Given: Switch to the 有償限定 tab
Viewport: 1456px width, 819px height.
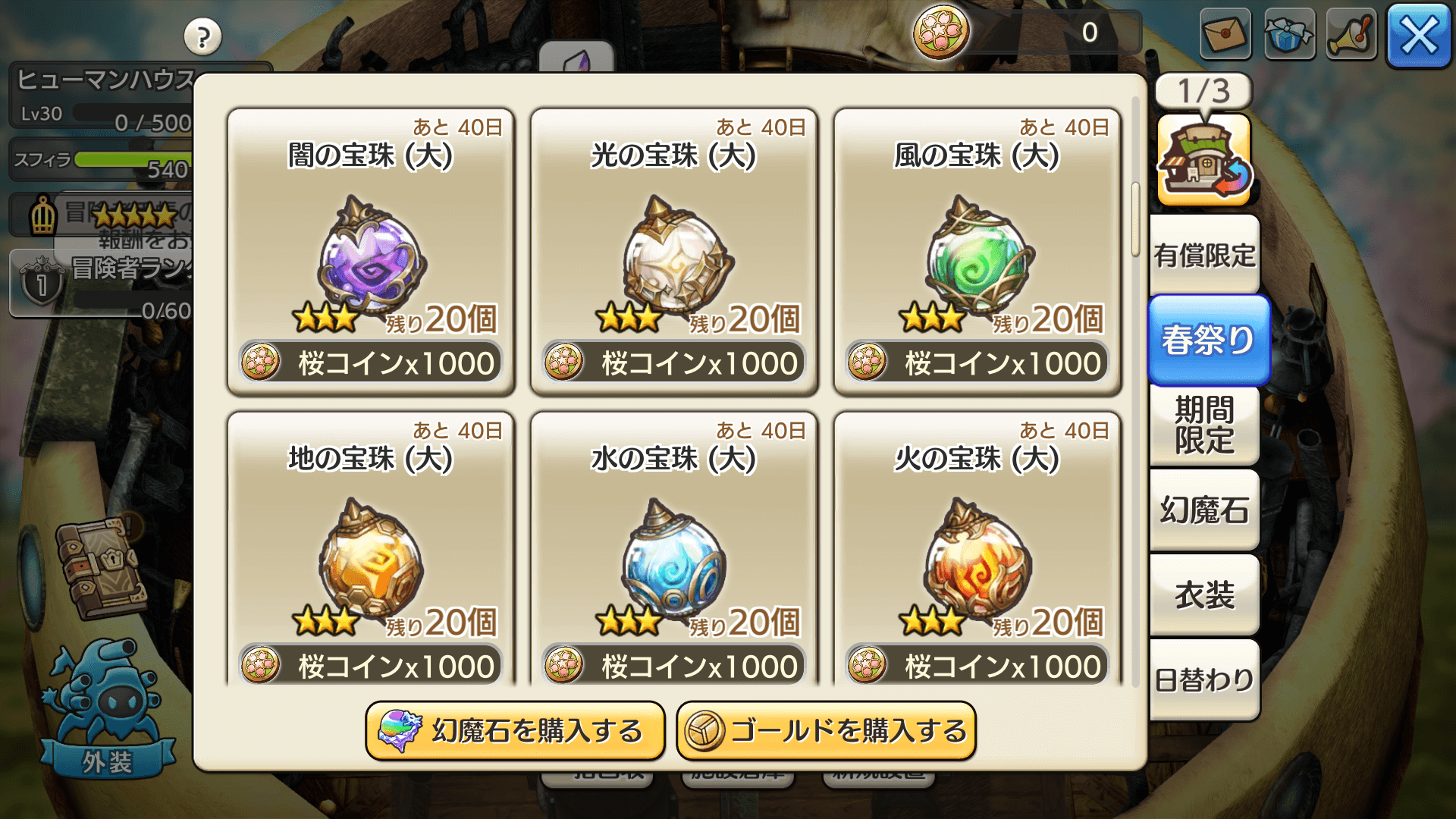Looking at the screenshot, I should (1204, 255).
